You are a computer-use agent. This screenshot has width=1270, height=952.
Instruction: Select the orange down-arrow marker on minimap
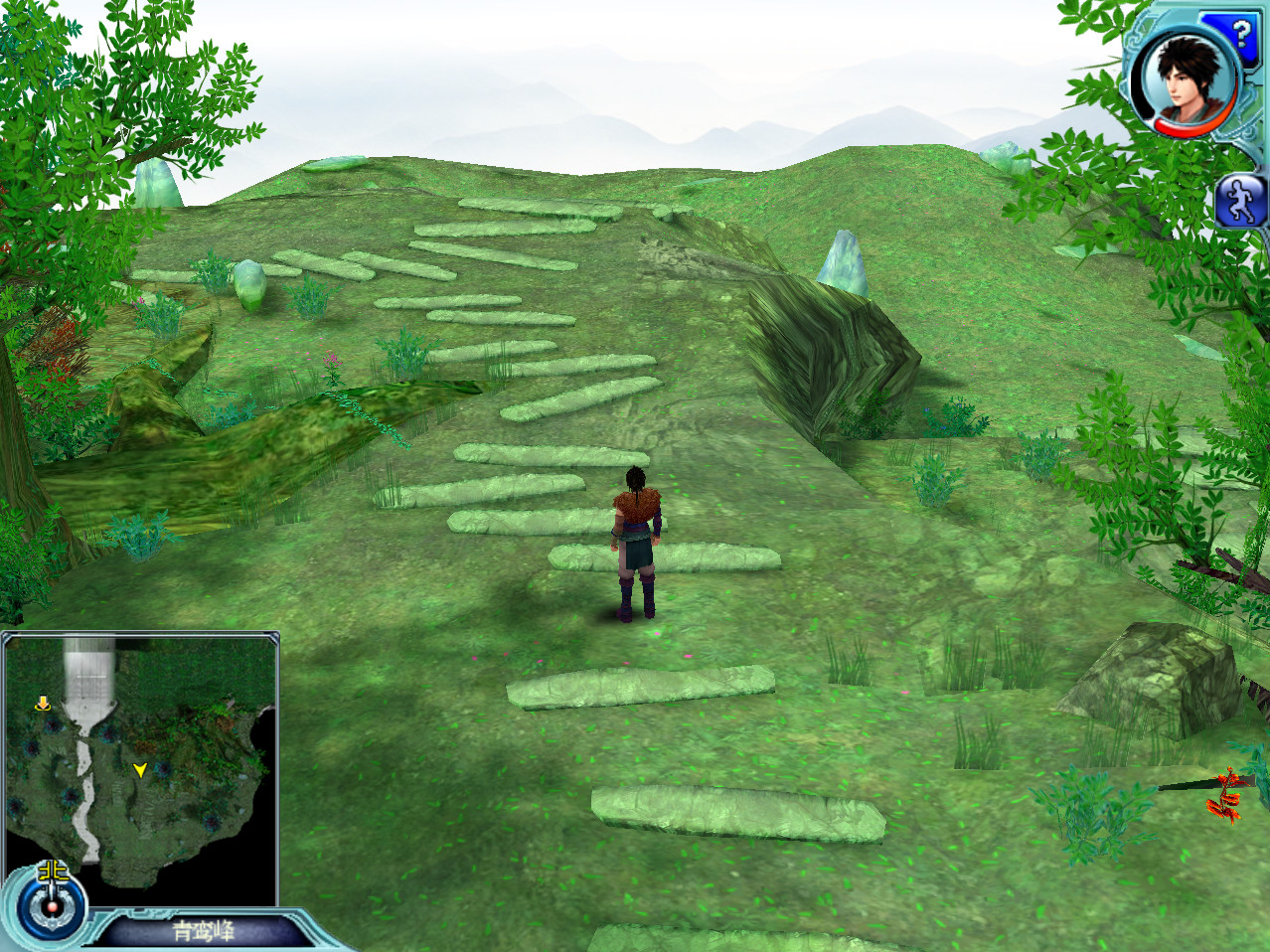point(43,704)
